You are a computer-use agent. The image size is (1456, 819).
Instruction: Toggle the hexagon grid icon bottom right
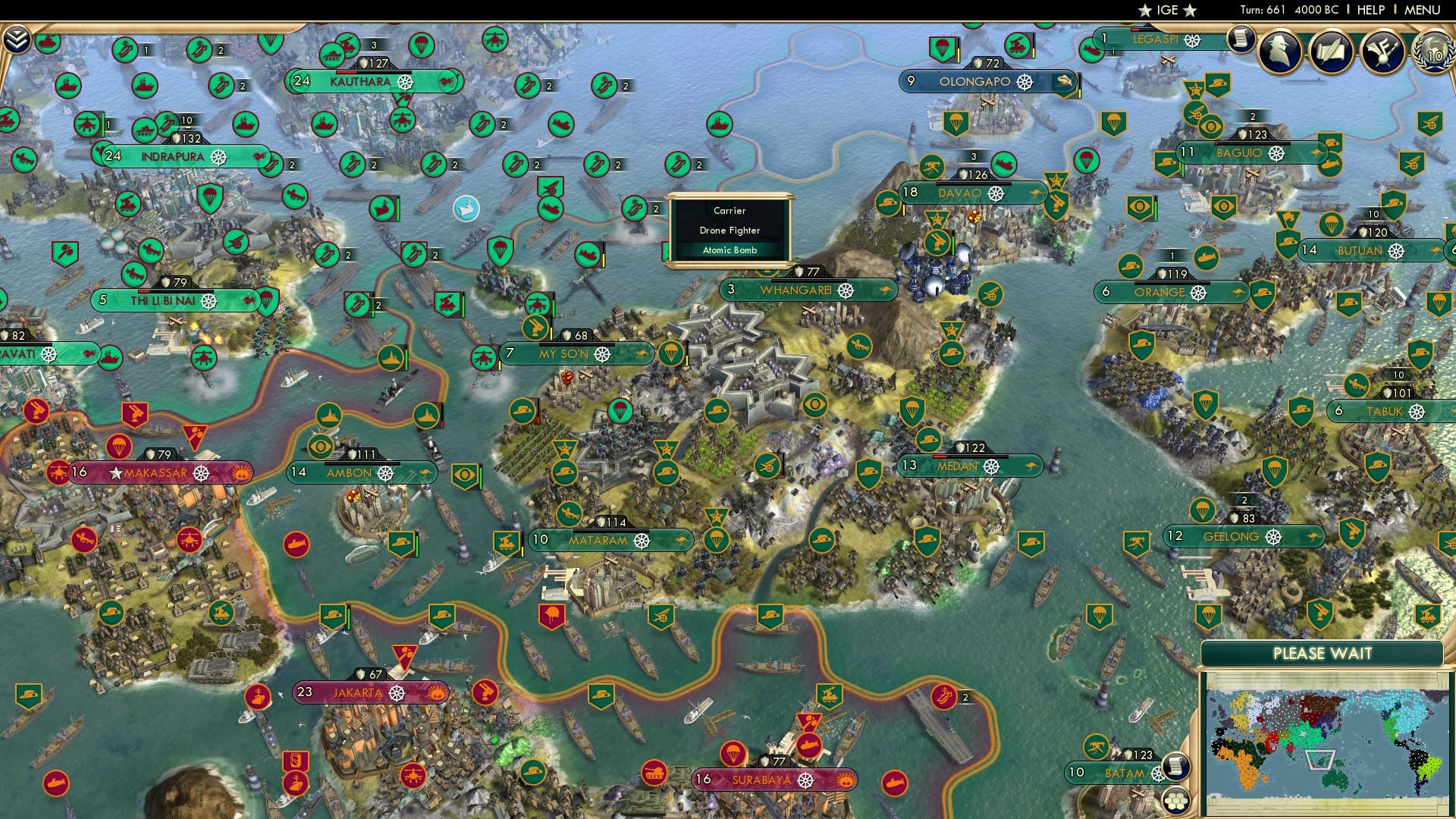coord(1178,800)
